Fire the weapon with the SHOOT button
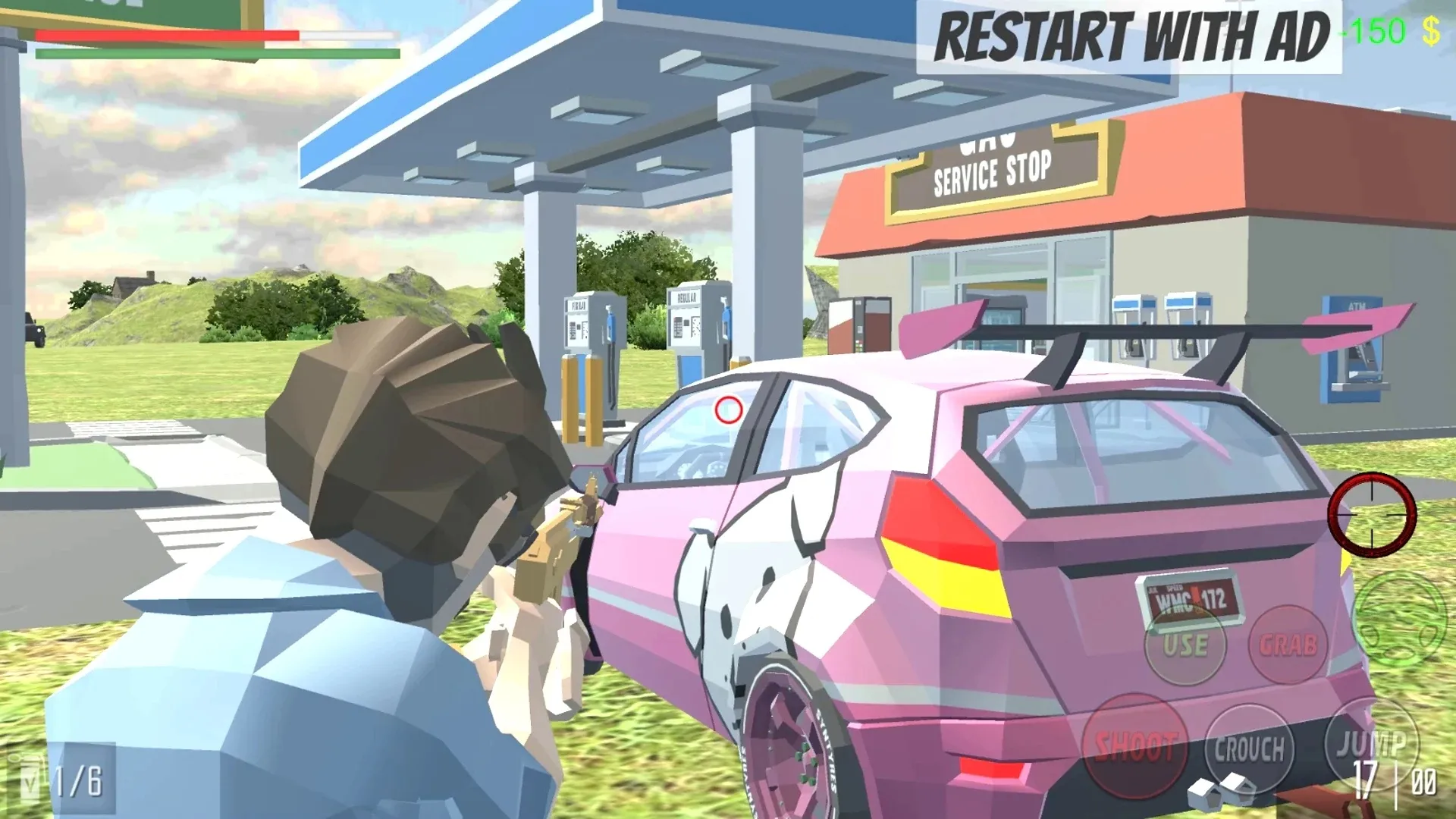This screenshot has width=1456, height=819. (1135, 746)
